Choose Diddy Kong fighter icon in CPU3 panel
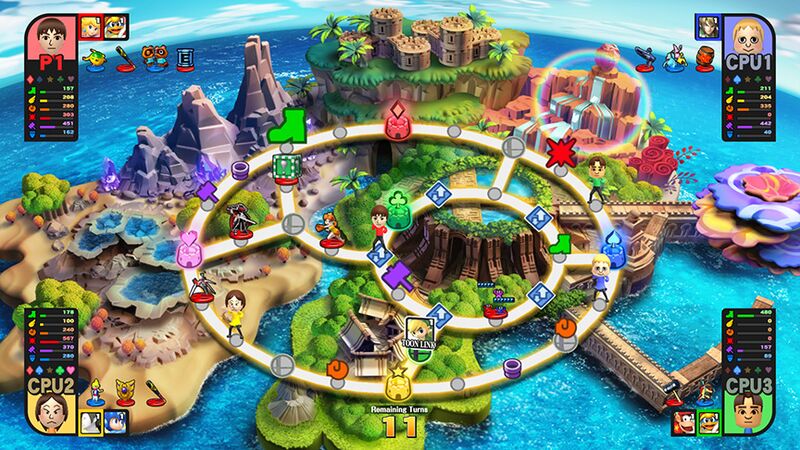 [x=686, y=421]
